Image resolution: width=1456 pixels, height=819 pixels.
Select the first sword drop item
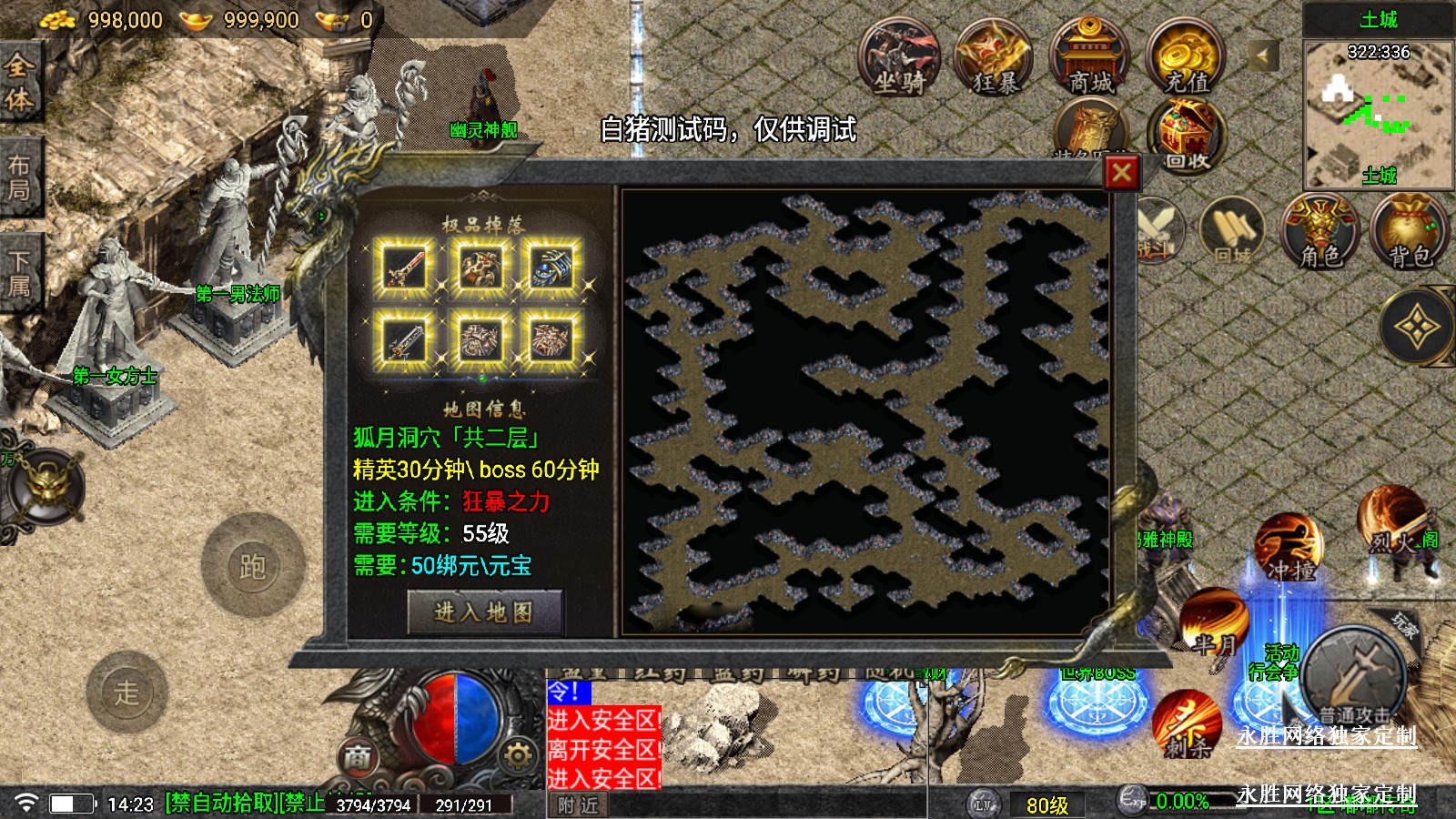click(406, 268)
